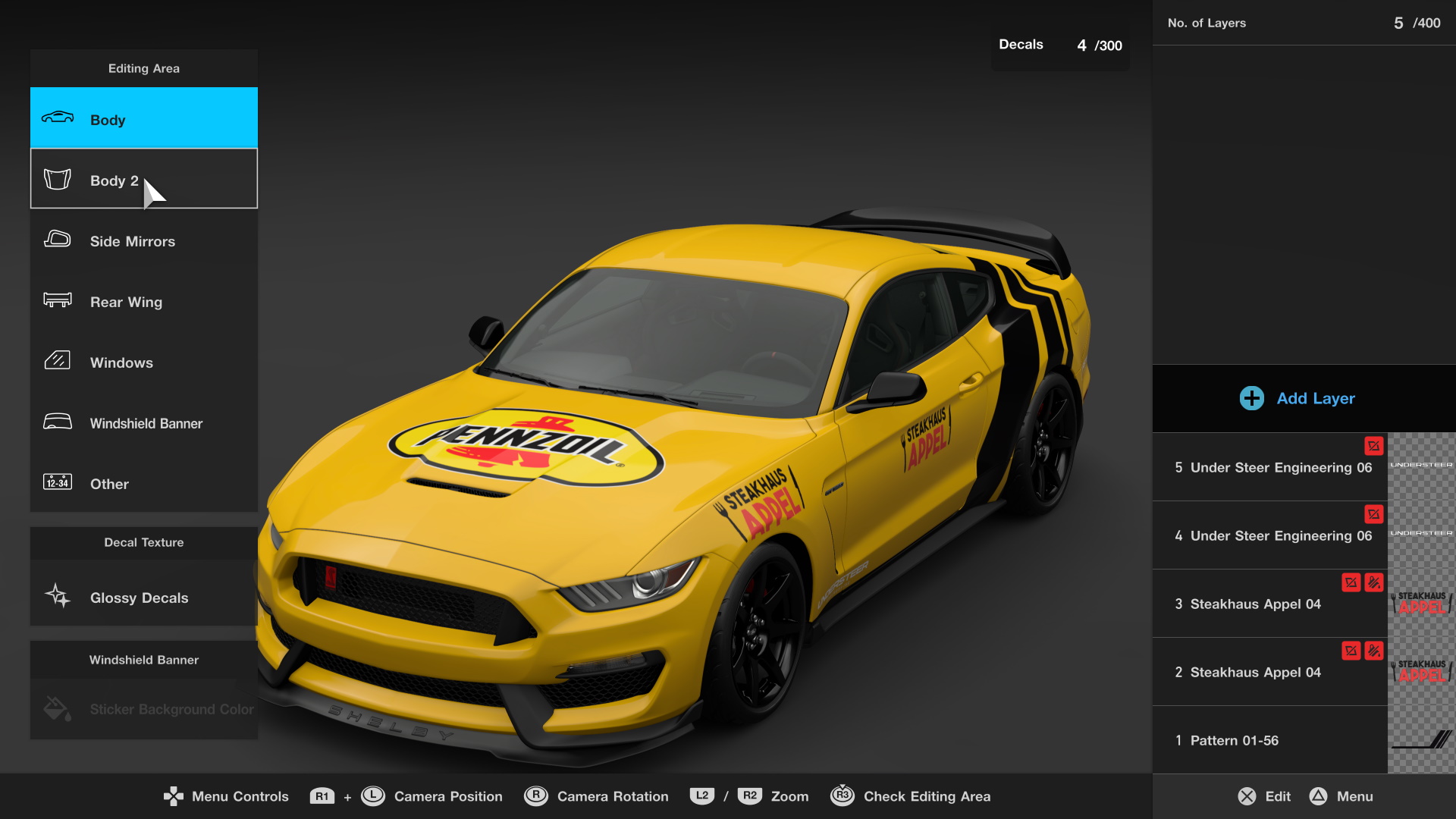Select the Other license-plate icon

pyautogui.click(x=57, y=483)
